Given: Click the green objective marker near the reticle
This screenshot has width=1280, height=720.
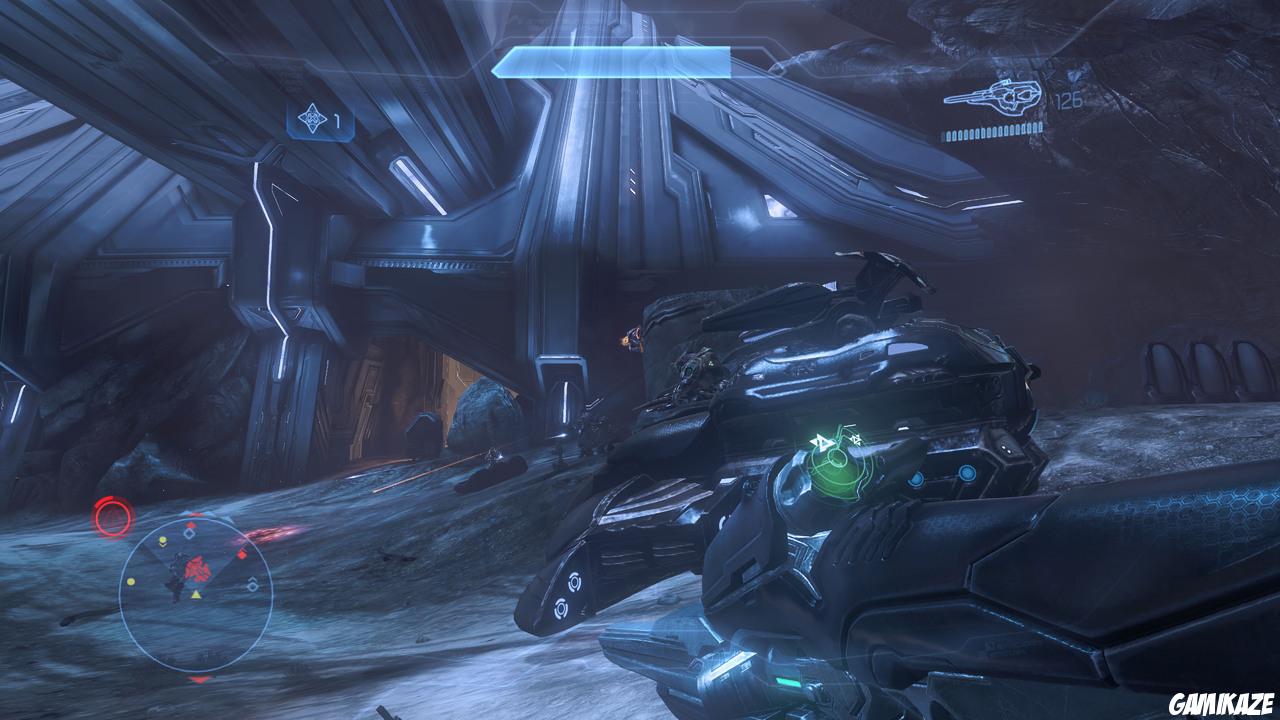Looking at the screenshot, I should pos(822,441).
